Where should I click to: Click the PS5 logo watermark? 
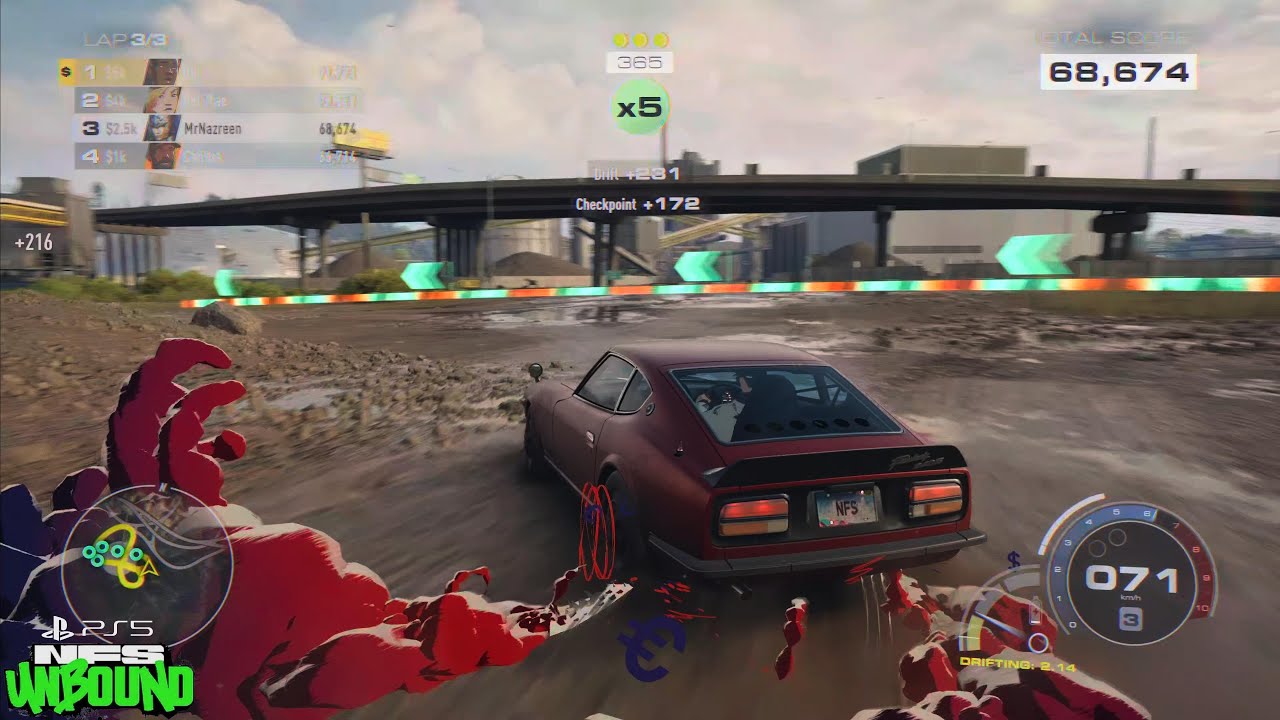(100, 628)
